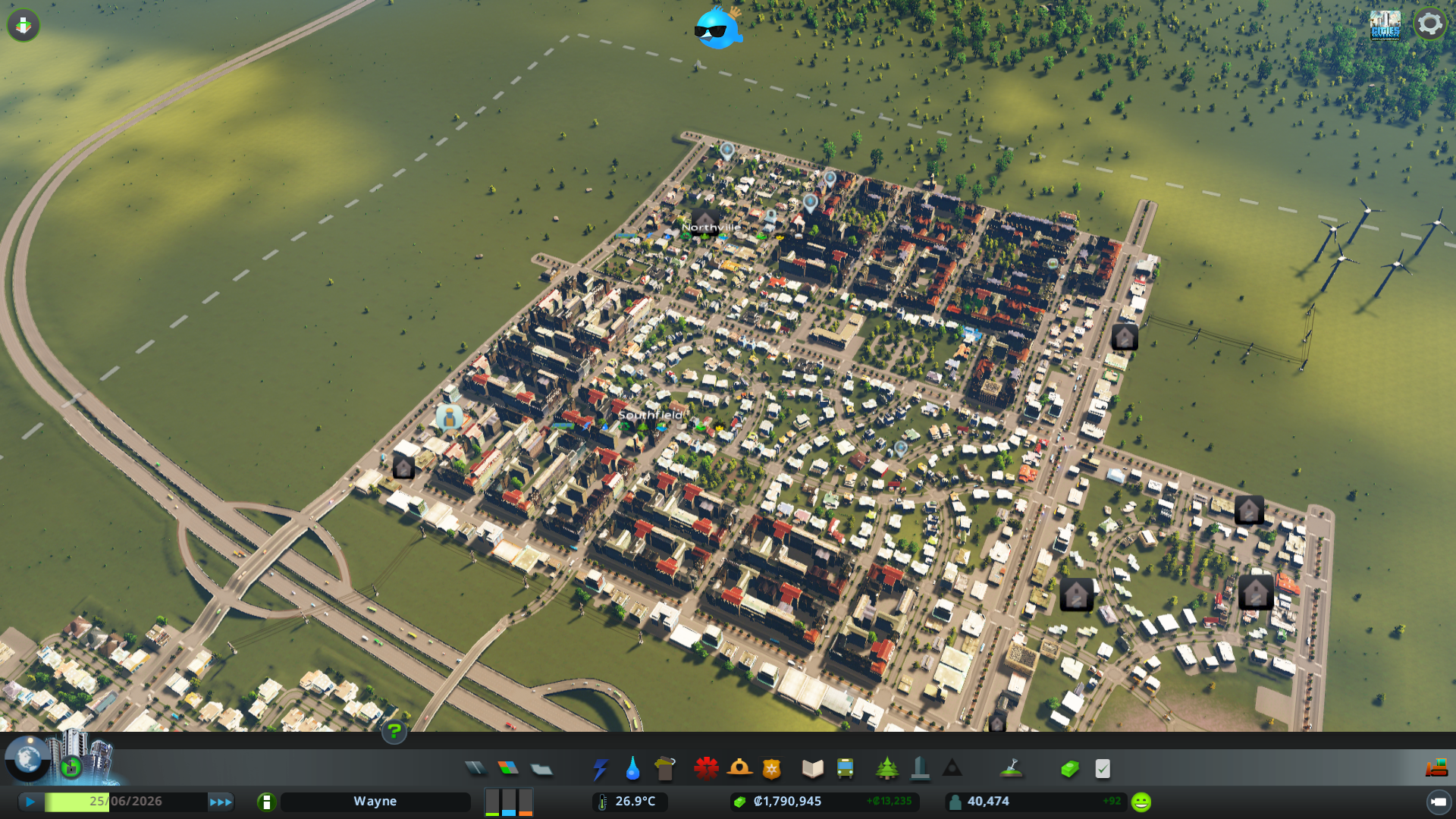The image size is (1456, 819).
Task: Open the Public Transport menu
Action: pyautogui.click(x=846, y=768)
